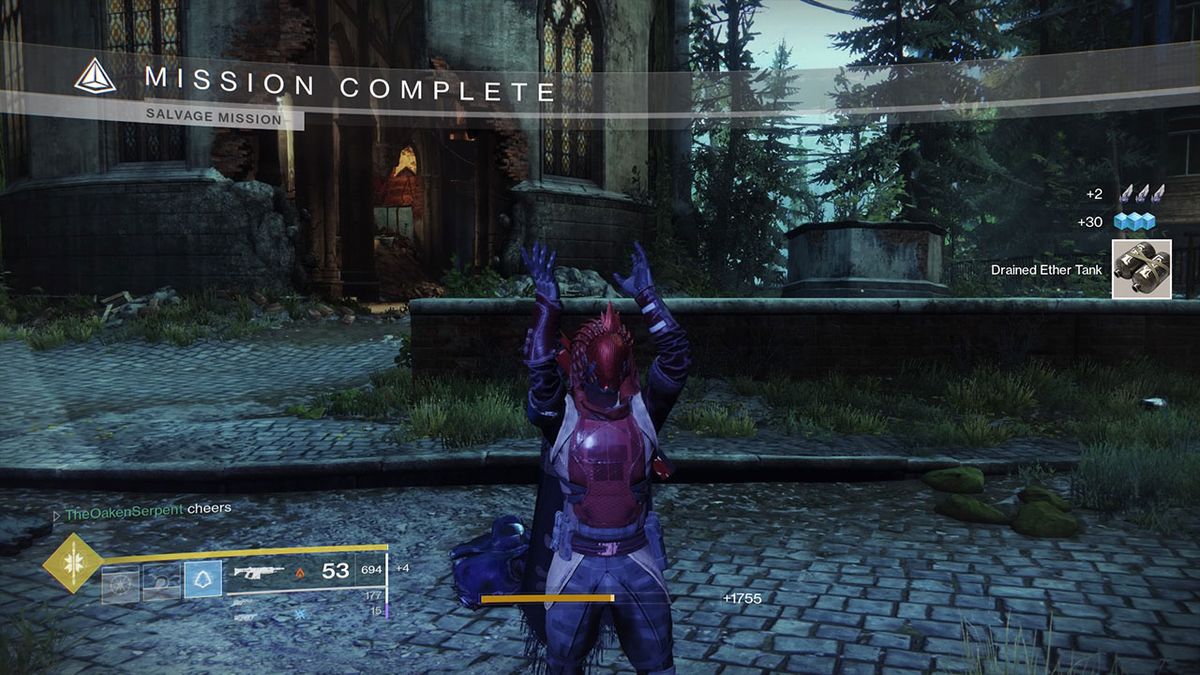Screen dimensions: 1200x675
Task: Click the golden super ability diamond icon
Action: [72, 562]
